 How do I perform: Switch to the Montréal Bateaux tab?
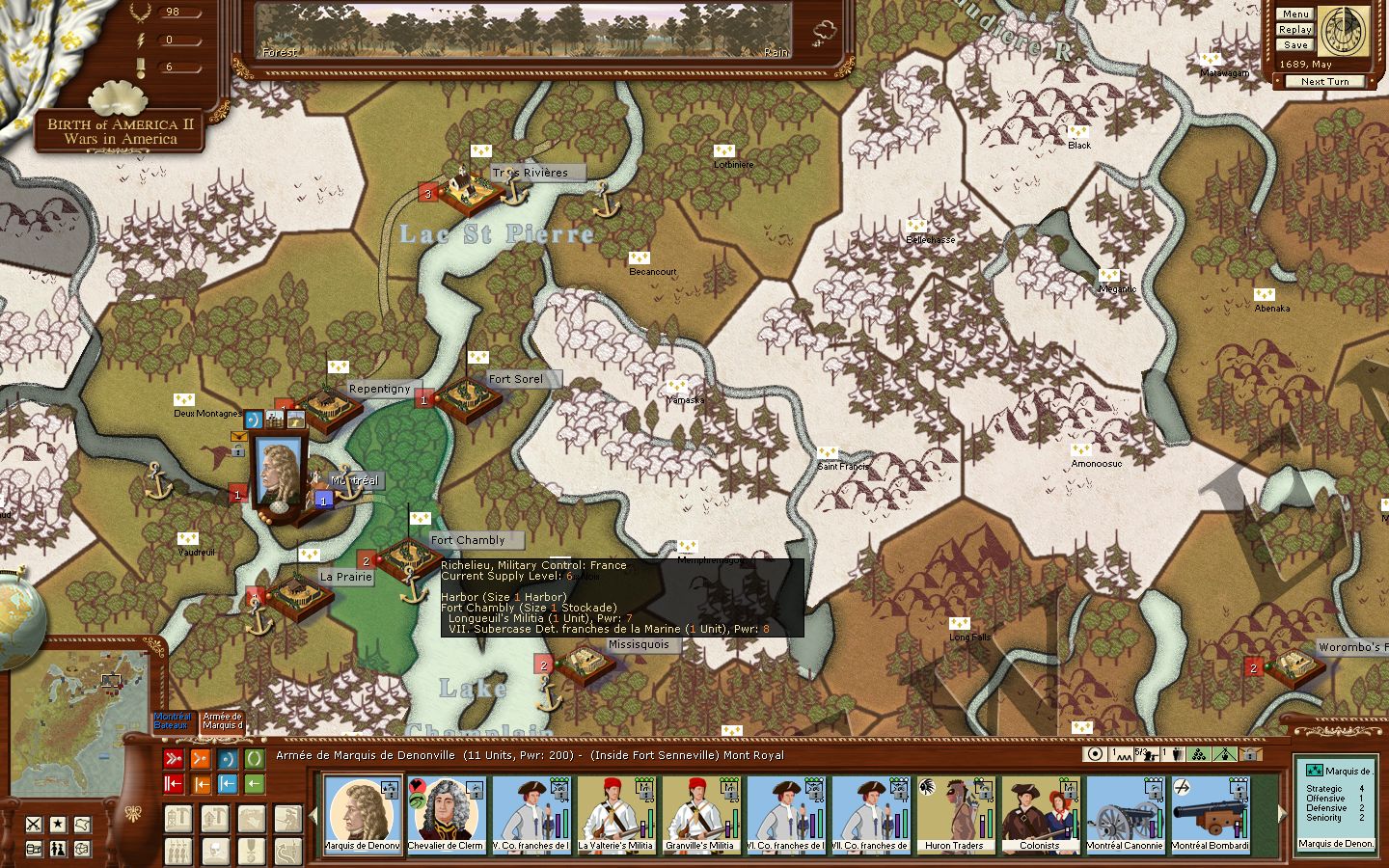pyautogui.click(x=173, y=721)
